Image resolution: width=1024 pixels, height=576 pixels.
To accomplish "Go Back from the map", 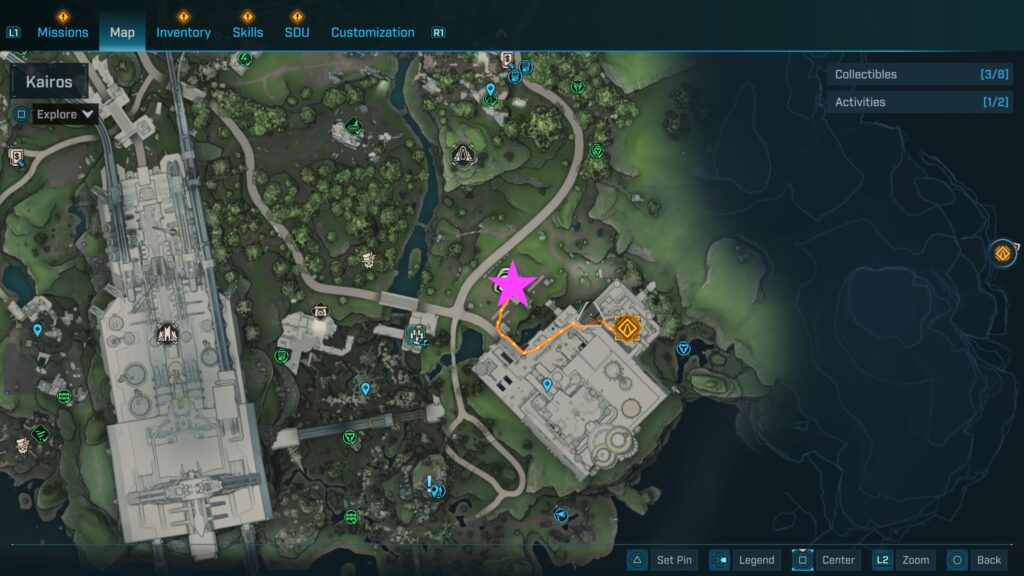I will 975,560.
